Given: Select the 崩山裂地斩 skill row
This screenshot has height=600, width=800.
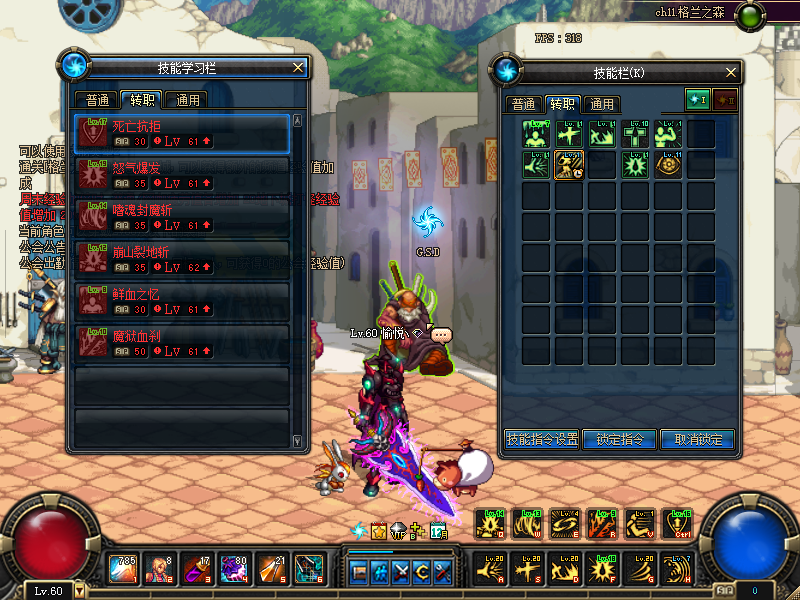Looking at the screenshot, I should click(x=182, y=260).
